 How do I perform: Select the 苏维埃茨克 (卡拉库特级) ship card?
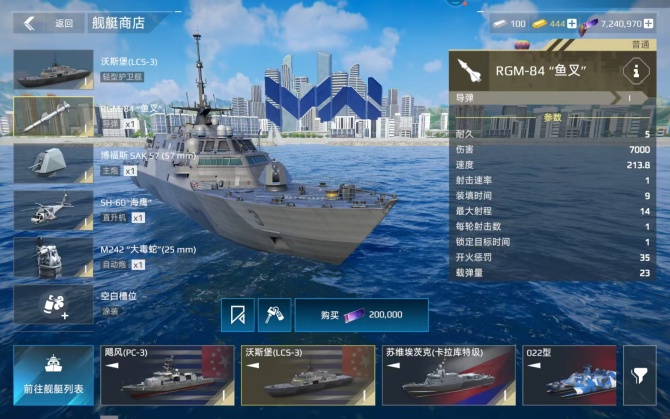(448, 375)
